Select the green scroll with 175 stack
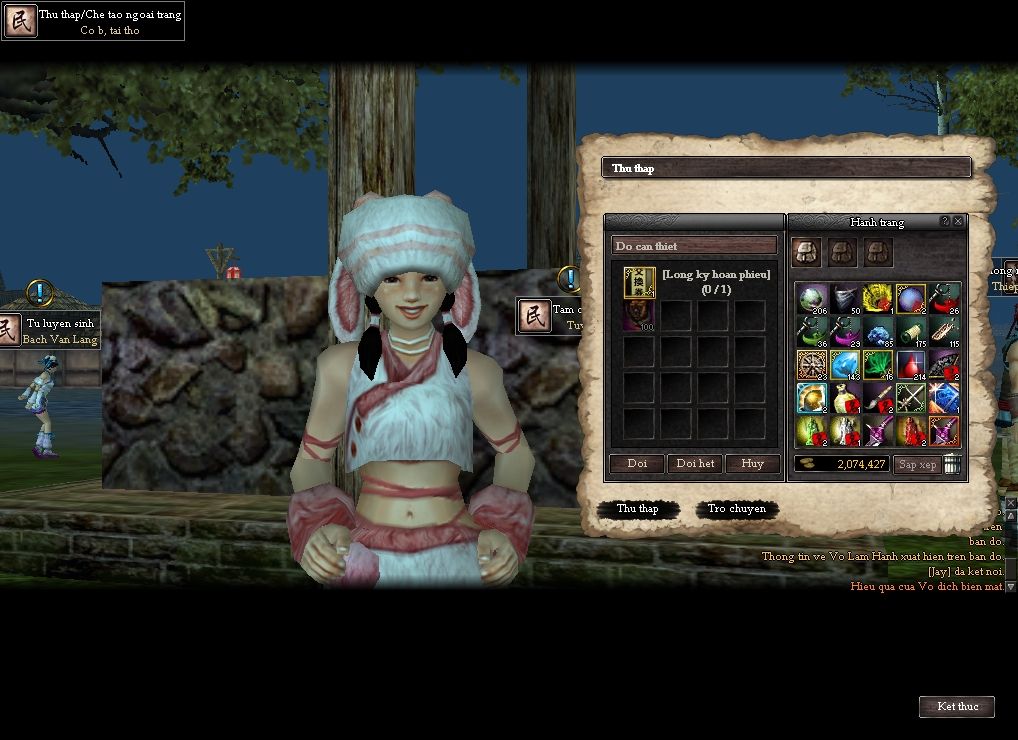Image resolution: width=1018 pixels, height=740 pixels. [911, 332]
